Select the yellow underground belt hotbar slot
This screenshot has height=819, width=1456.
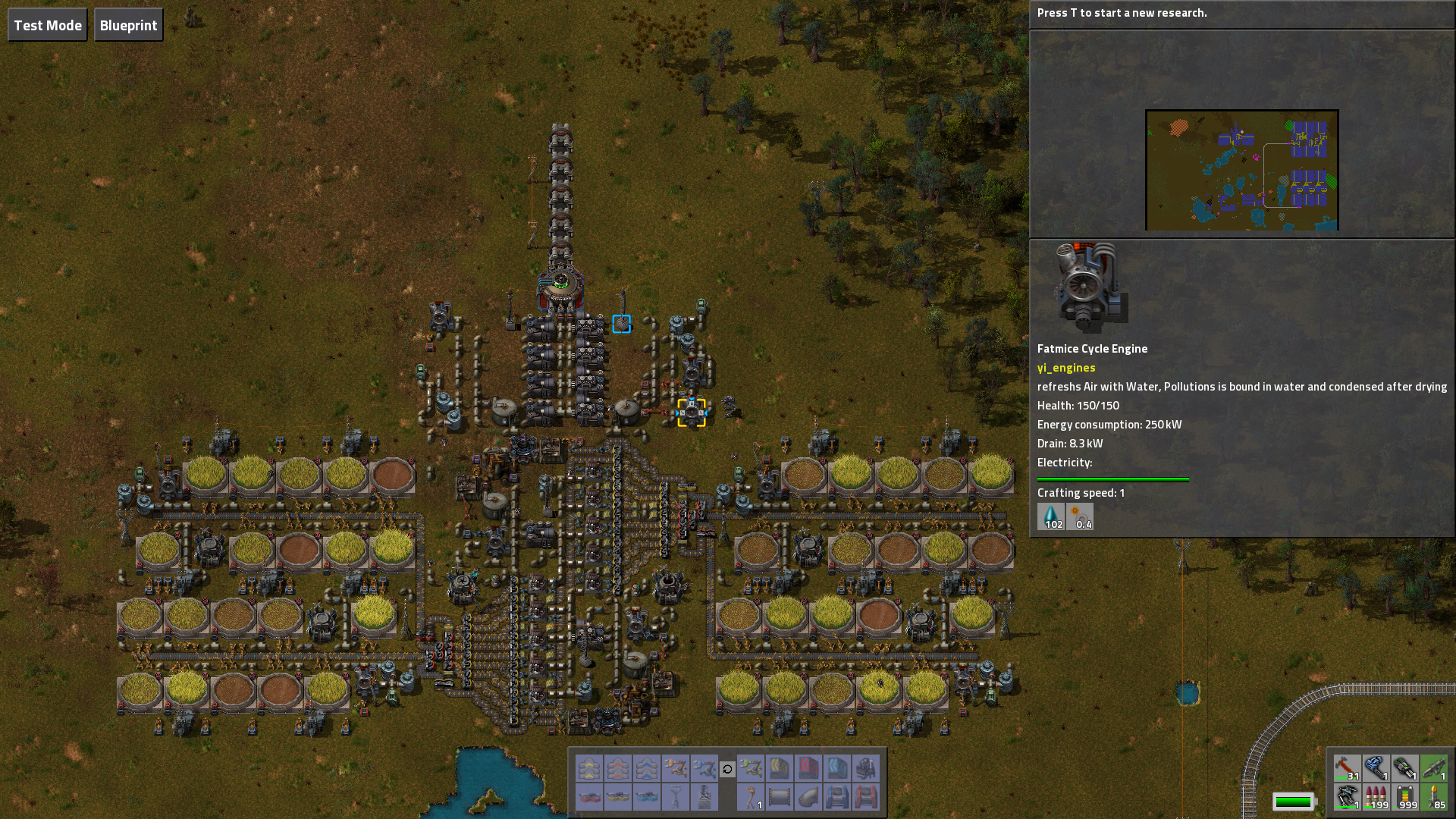[589, 768]
